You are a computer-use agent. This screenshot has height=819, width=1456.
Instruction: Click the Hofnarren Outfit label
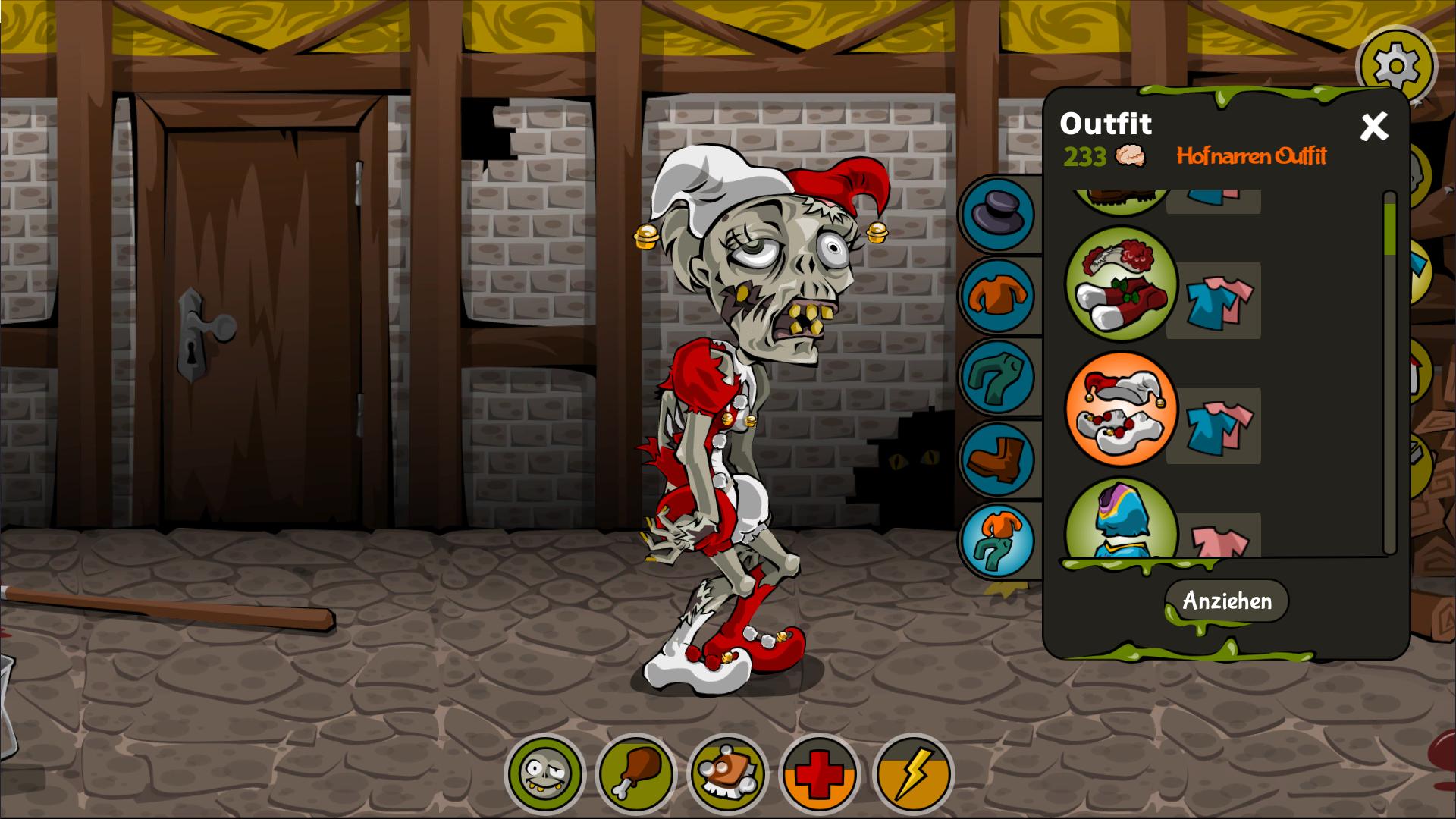pyautogui.click(x=1251, y=157)
